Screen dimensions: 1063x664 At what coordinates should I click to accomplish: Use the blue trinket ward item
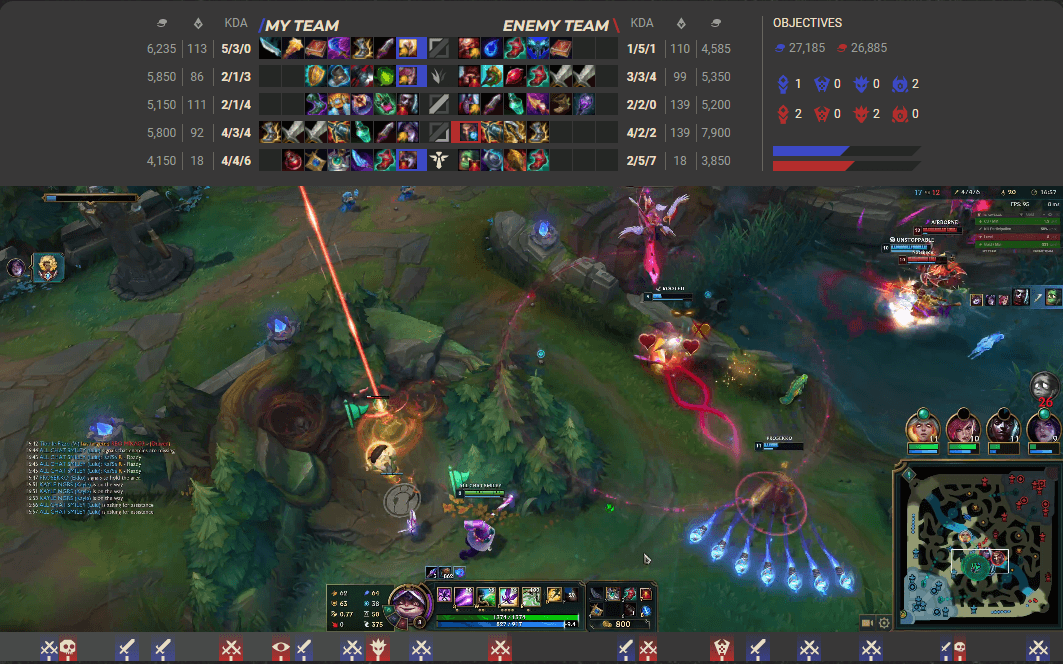(x=646, y=609)
